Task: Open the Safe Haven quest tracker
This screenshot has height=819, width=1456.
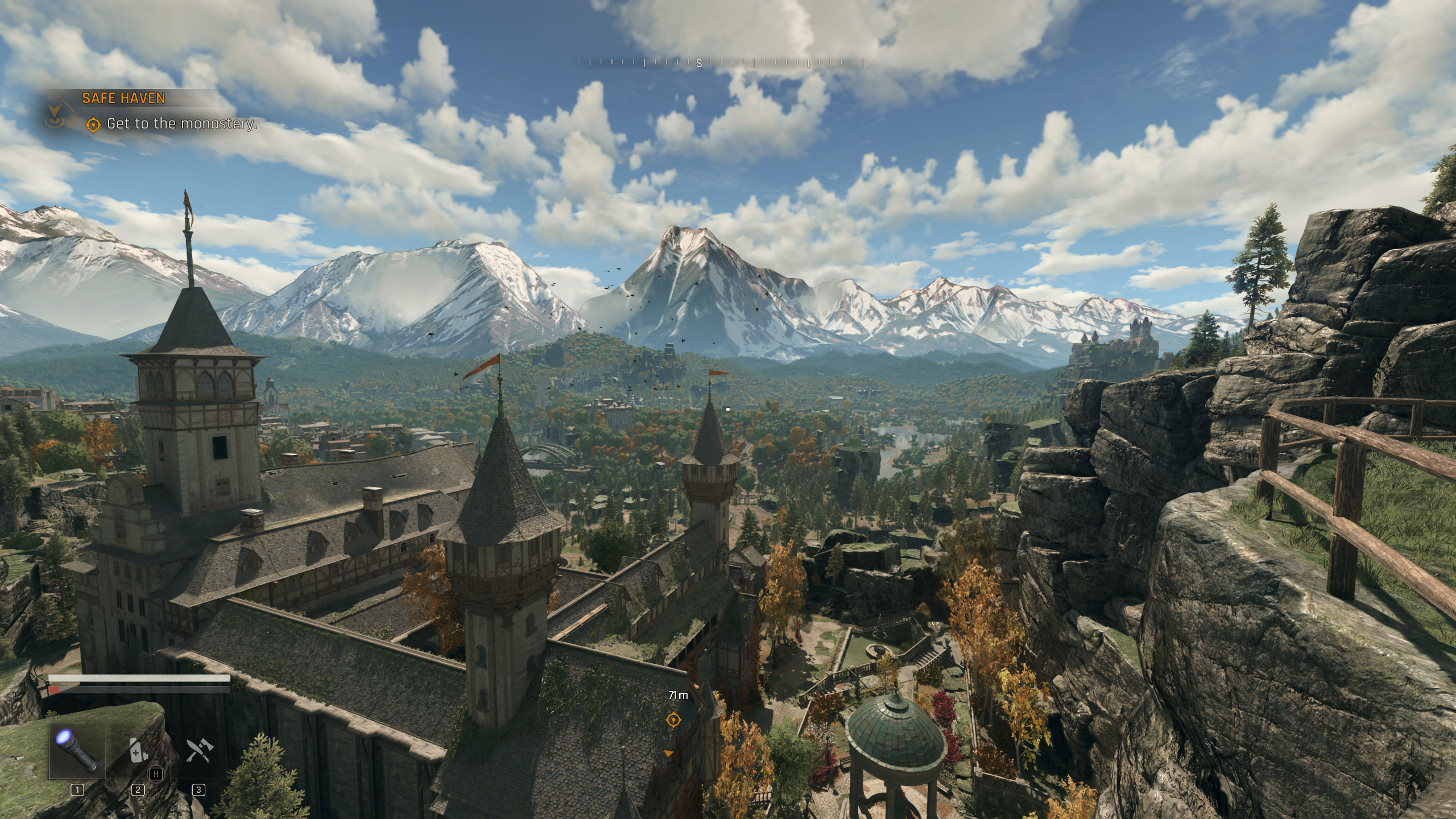Action: (x=123, y=98)
